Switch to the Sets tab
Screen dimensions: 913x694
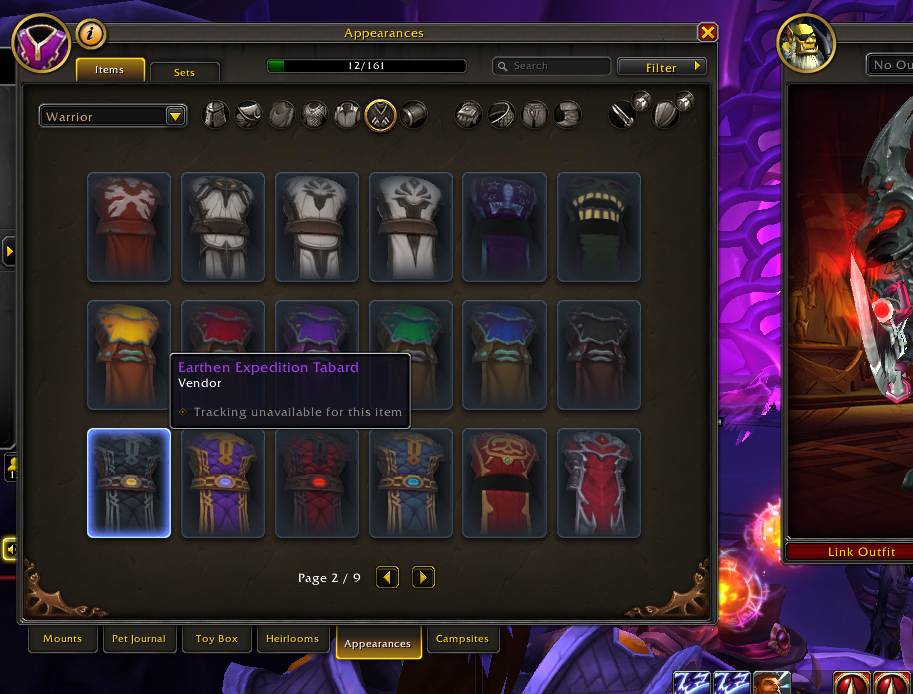(x=184, y=72)
